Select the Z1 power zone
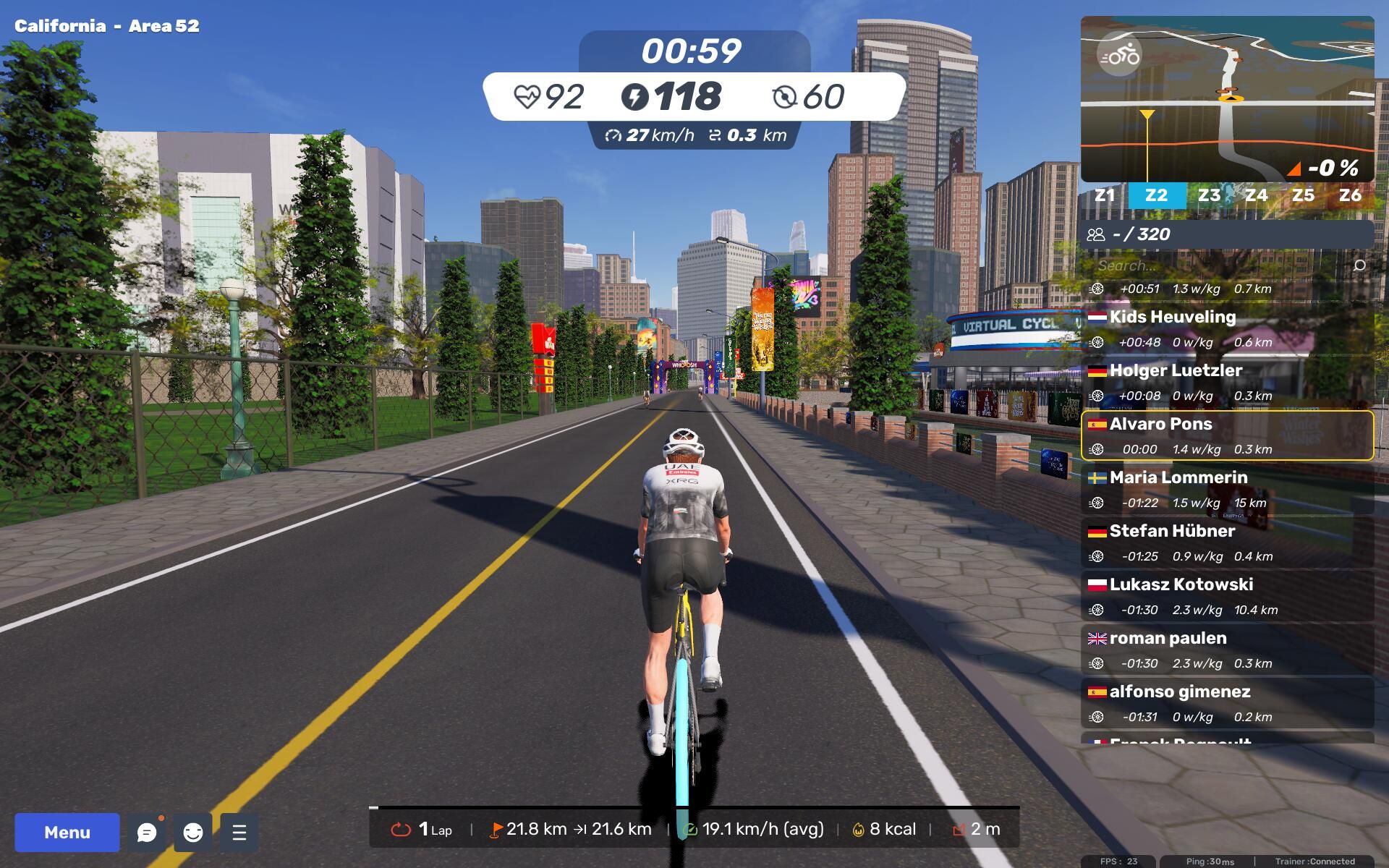 (x=1105, y=195)
